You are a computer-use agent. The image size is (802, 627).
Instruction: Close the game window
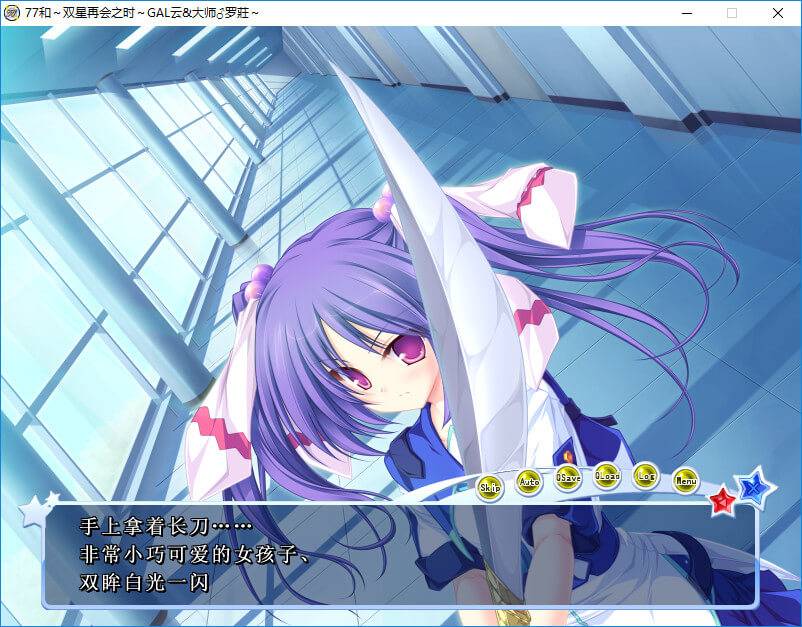(x=778, y=13)
